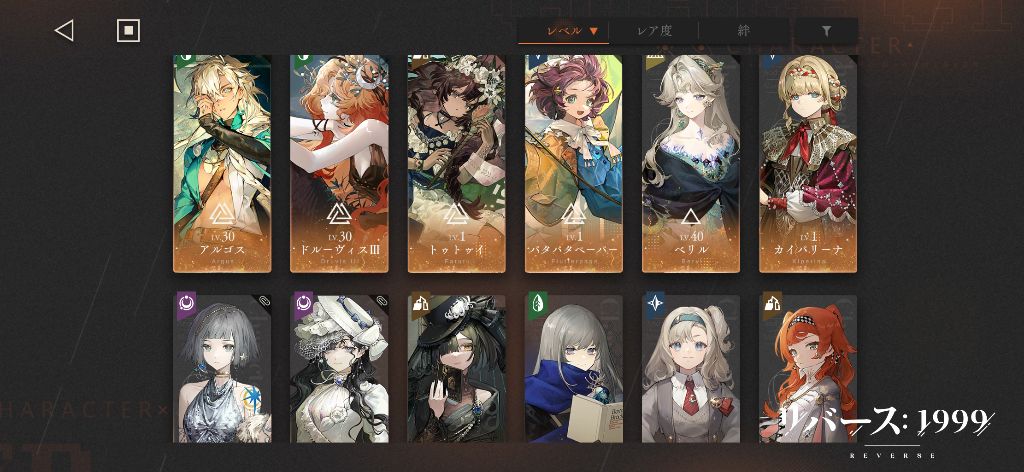Sort characters by レア度 (rarity)
Viewport: 1024px width, 472px height.
654,31
